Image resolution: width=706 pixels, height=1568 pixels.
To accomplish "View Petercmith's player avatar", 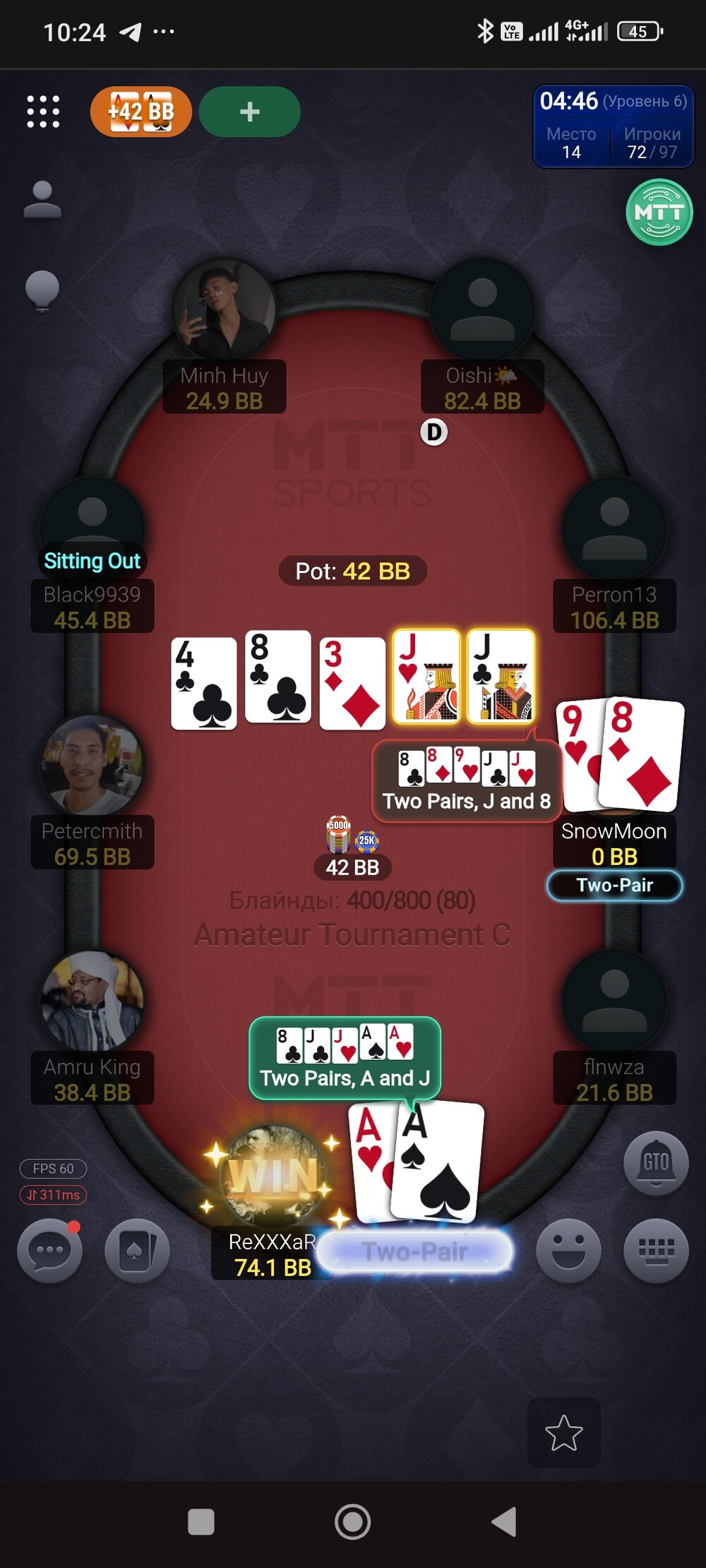I will 92,766.
